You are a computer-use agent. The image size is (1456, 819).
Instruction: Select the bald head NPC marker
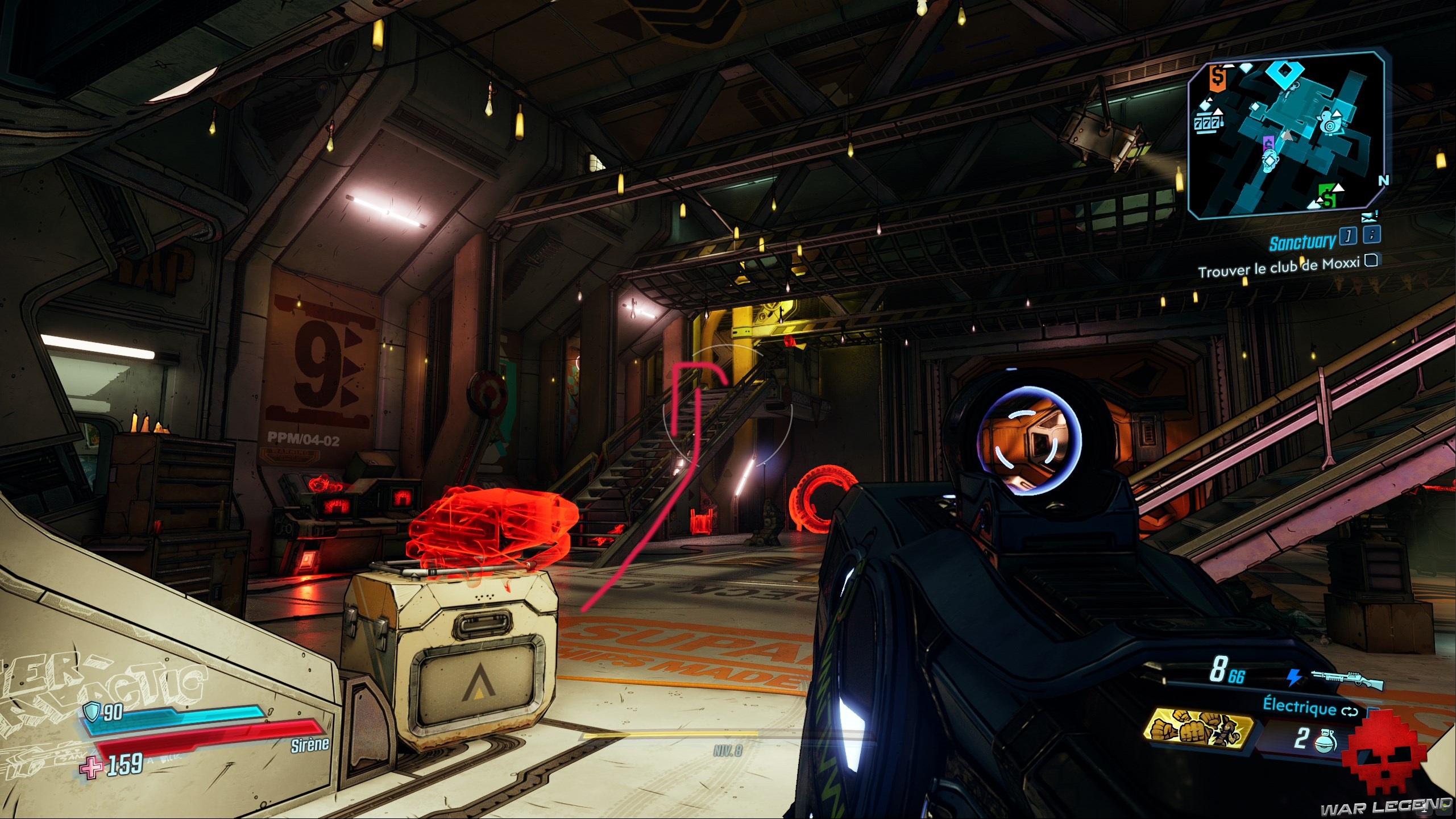[1269, 161]
